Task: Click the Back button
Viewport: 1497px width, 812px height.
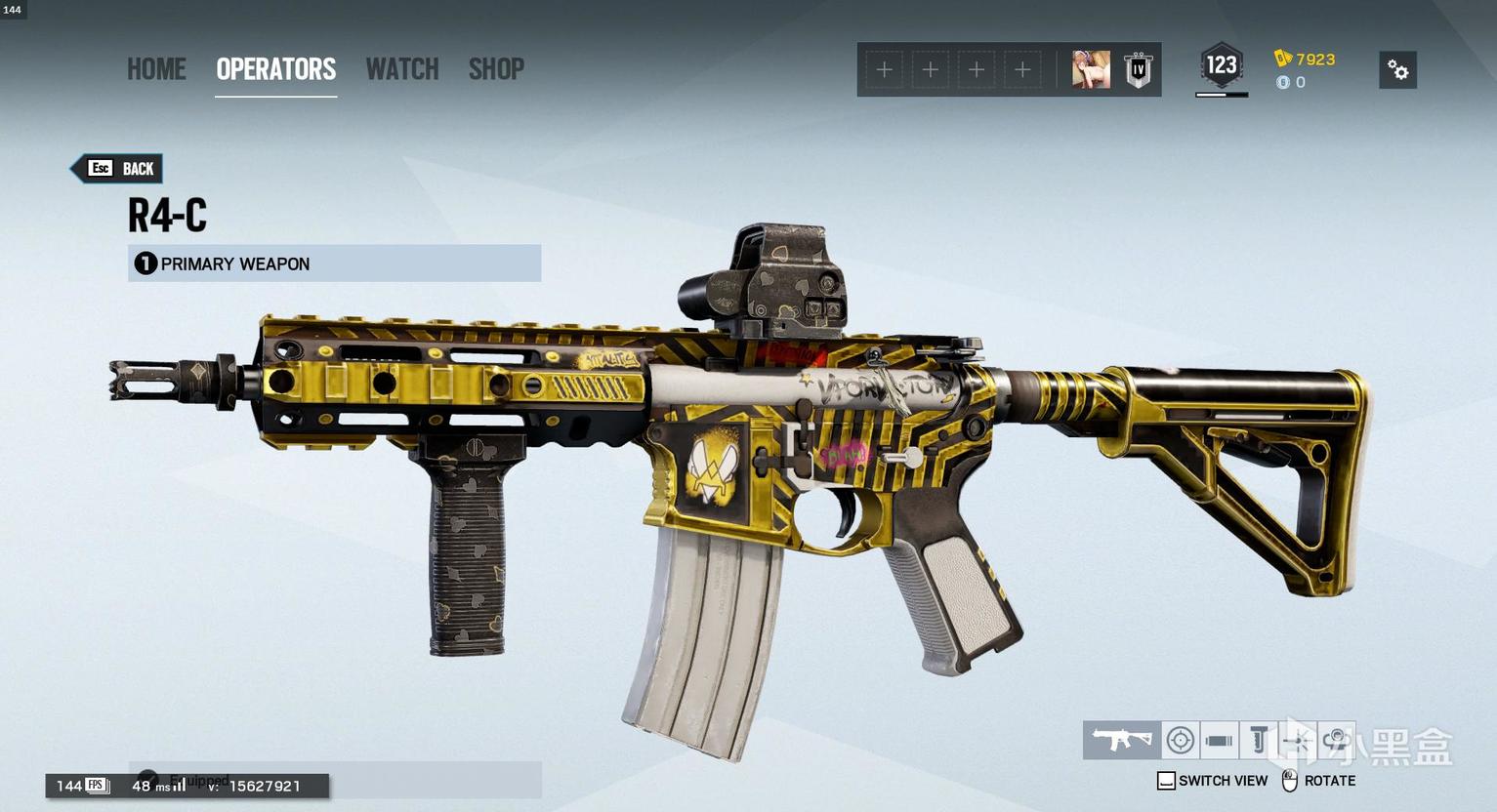Action: click(x=118, y=169)
